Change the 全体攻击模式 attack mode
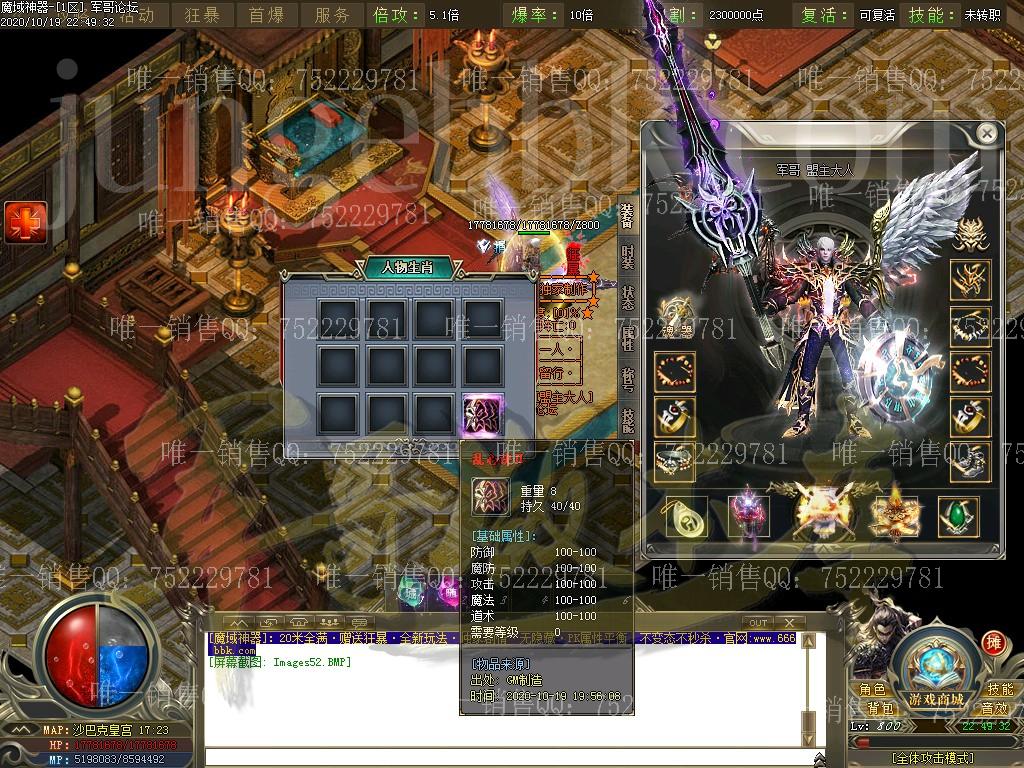 pos(934,758)
